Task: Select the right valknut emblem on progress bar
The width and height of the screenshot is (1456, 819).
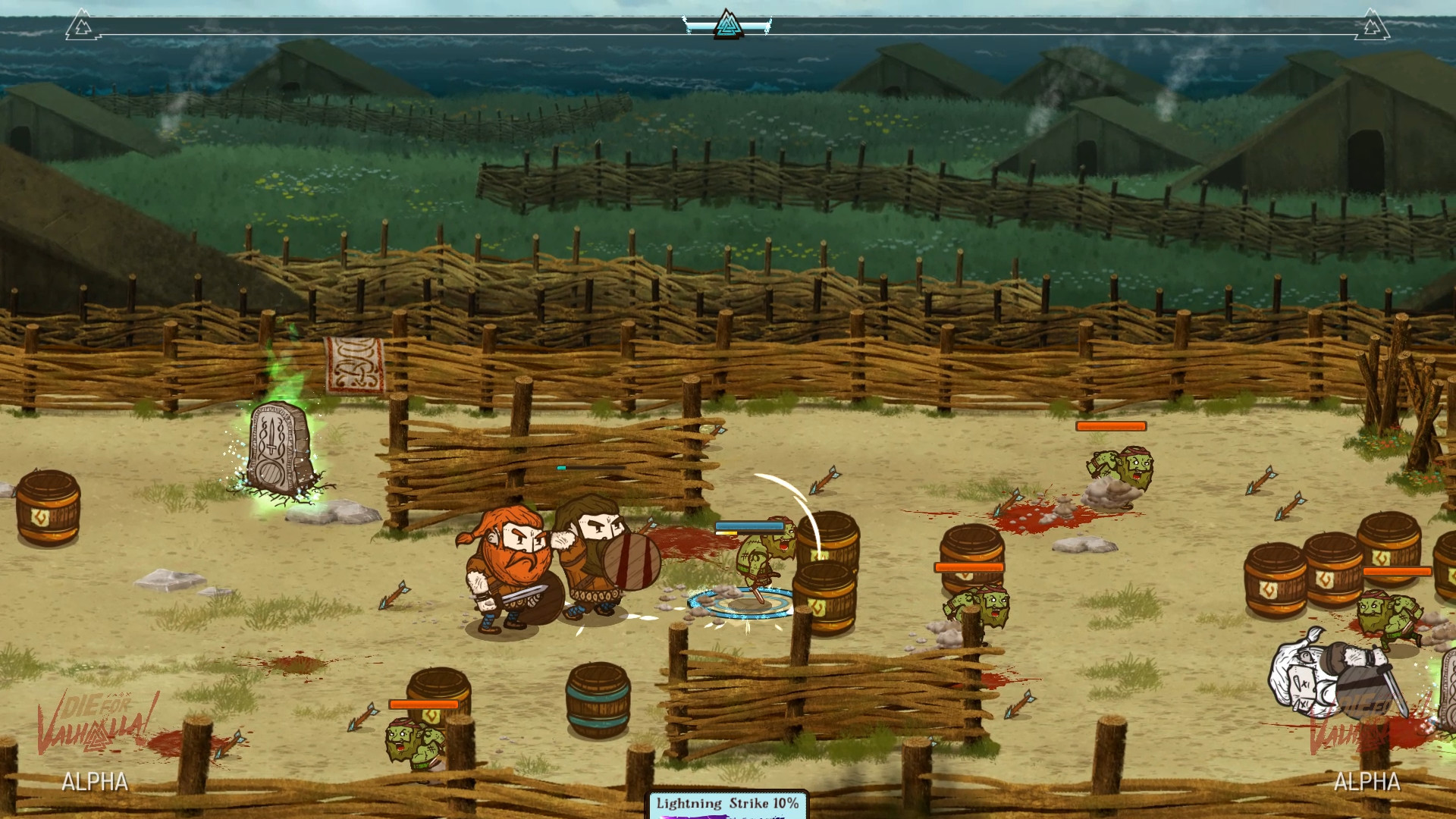Action: [1371, 27]
